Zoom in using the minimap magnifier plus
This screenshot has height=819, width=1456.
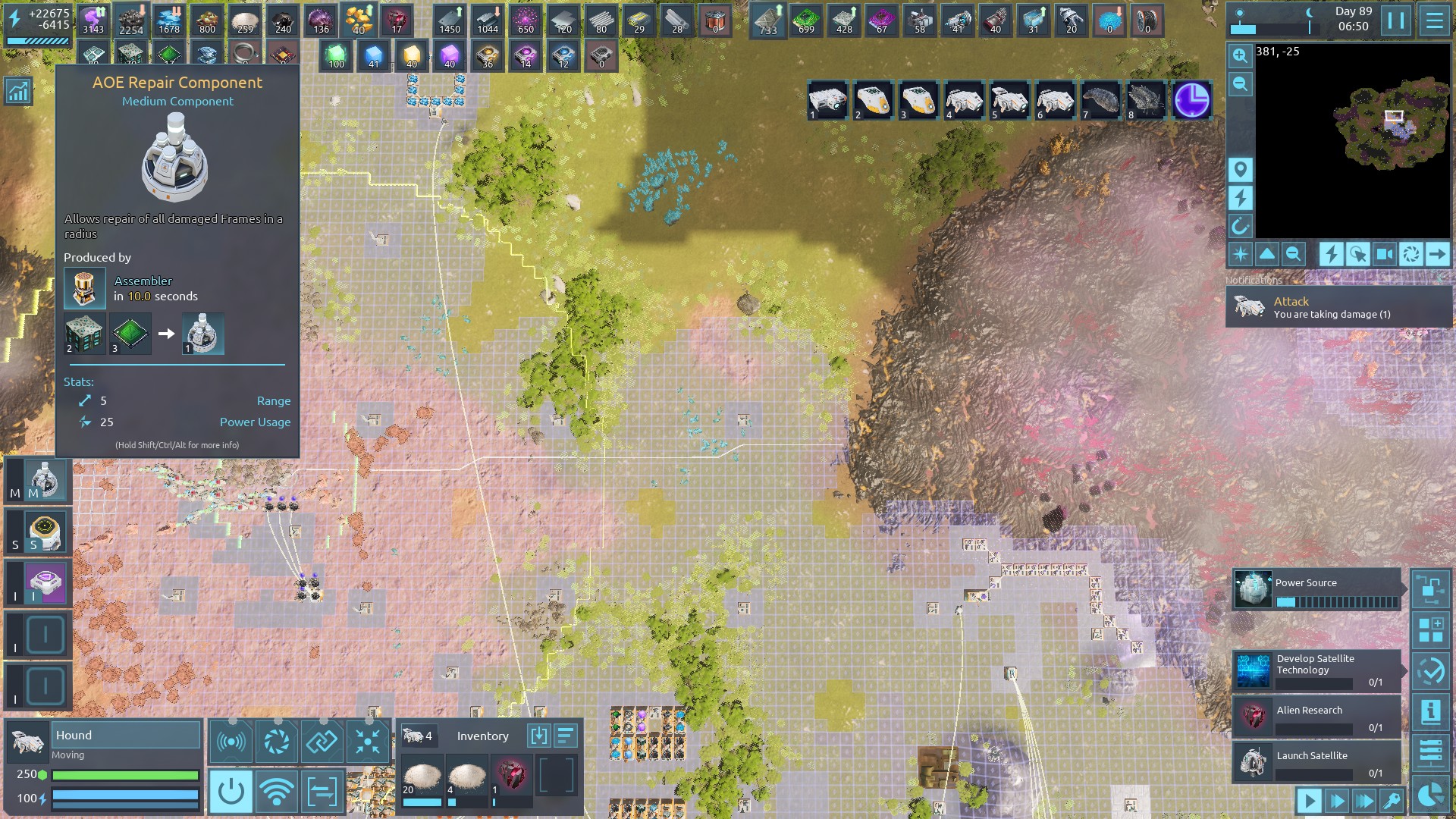click(x=1240, y=55)
